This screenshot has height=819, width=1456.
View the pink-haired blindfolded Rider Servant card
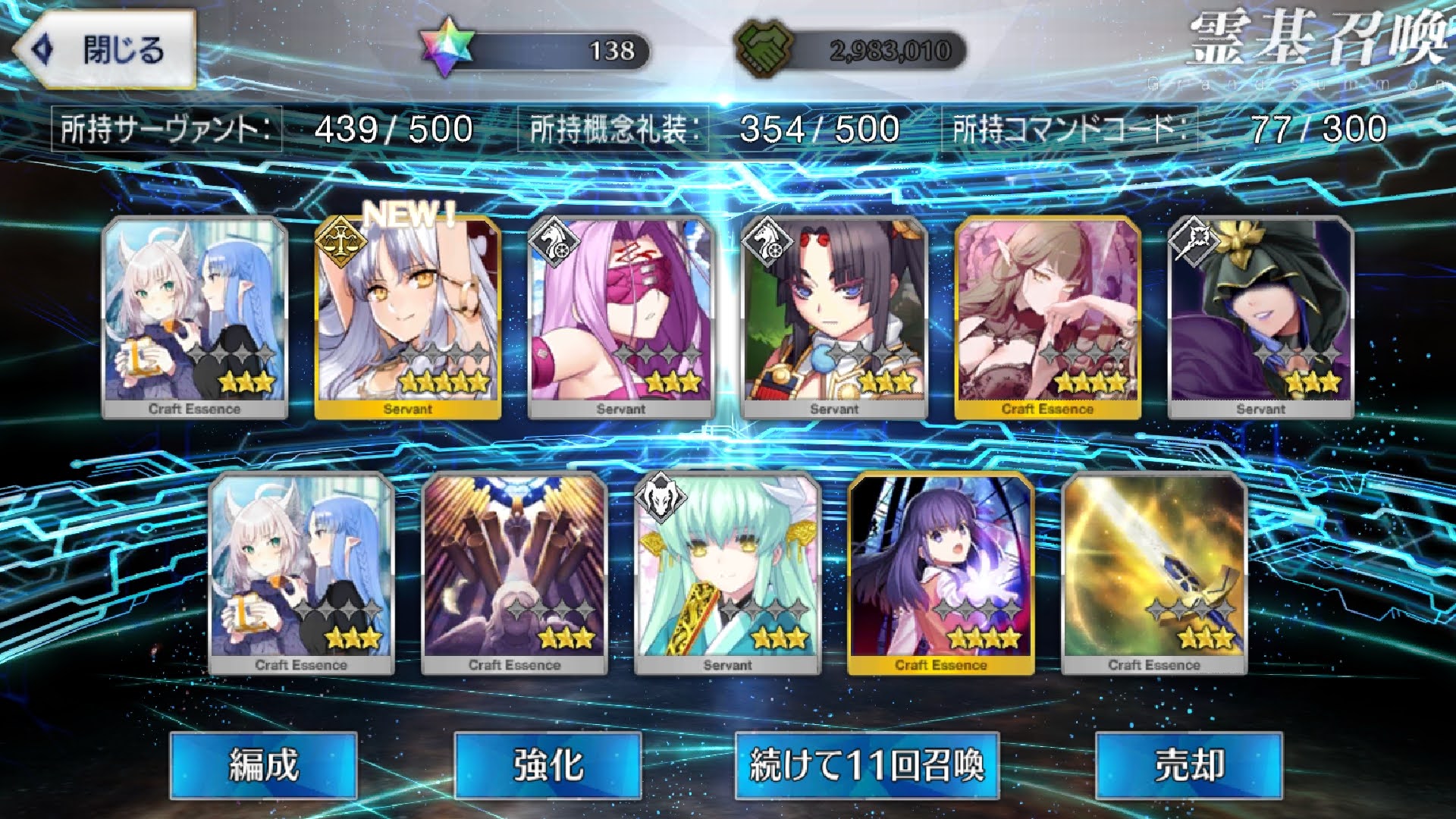coord(620,317)
